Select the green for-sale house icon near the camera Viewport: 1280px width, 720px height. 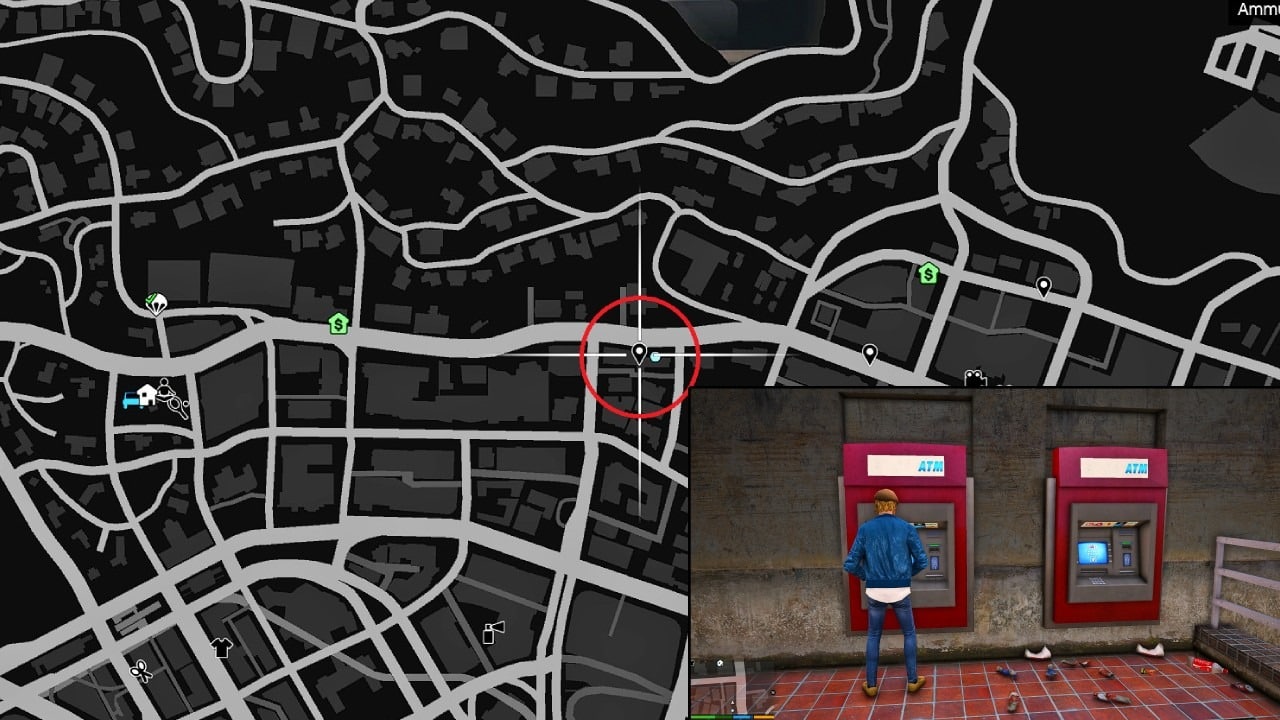click(x=928, y=274)
